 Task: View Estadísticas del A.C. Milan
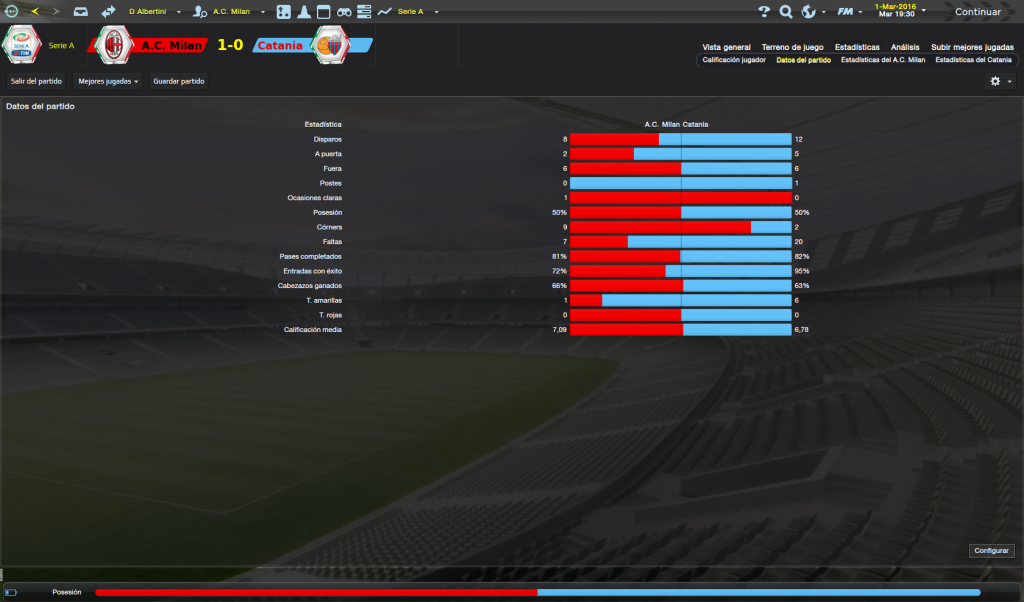point(883,60)
